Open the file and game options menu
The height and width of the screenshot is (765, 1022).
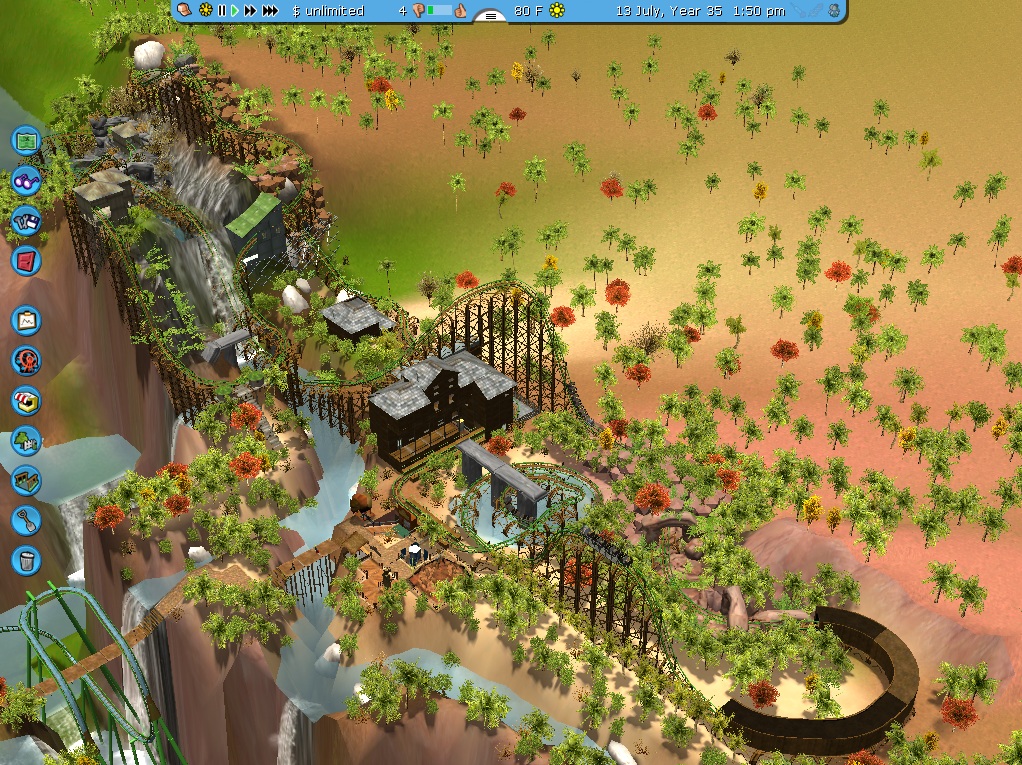tap(26, 221)
